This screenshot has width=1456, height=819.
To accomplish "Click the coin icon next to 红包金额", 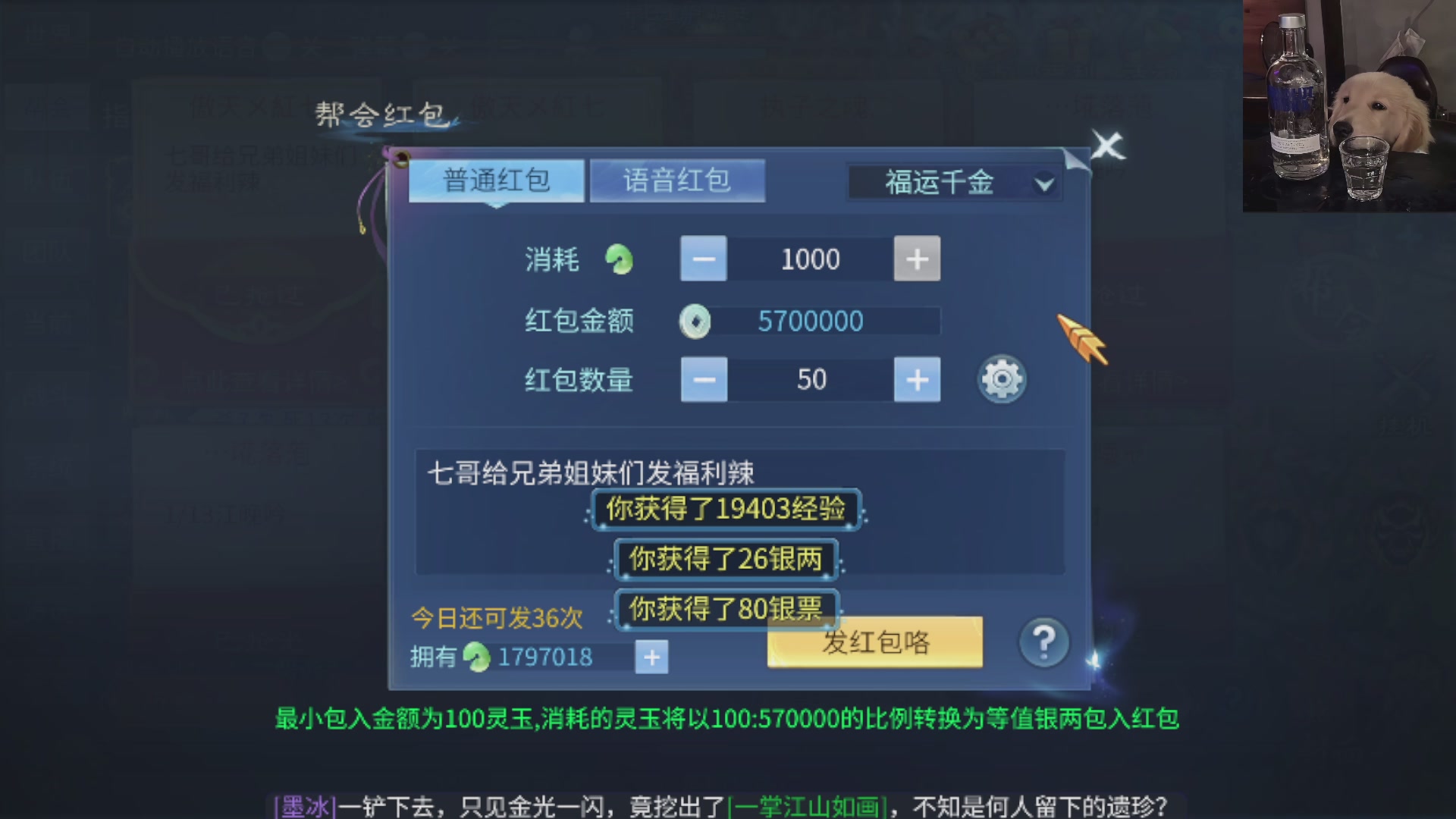I will click(x=695, y=321).
